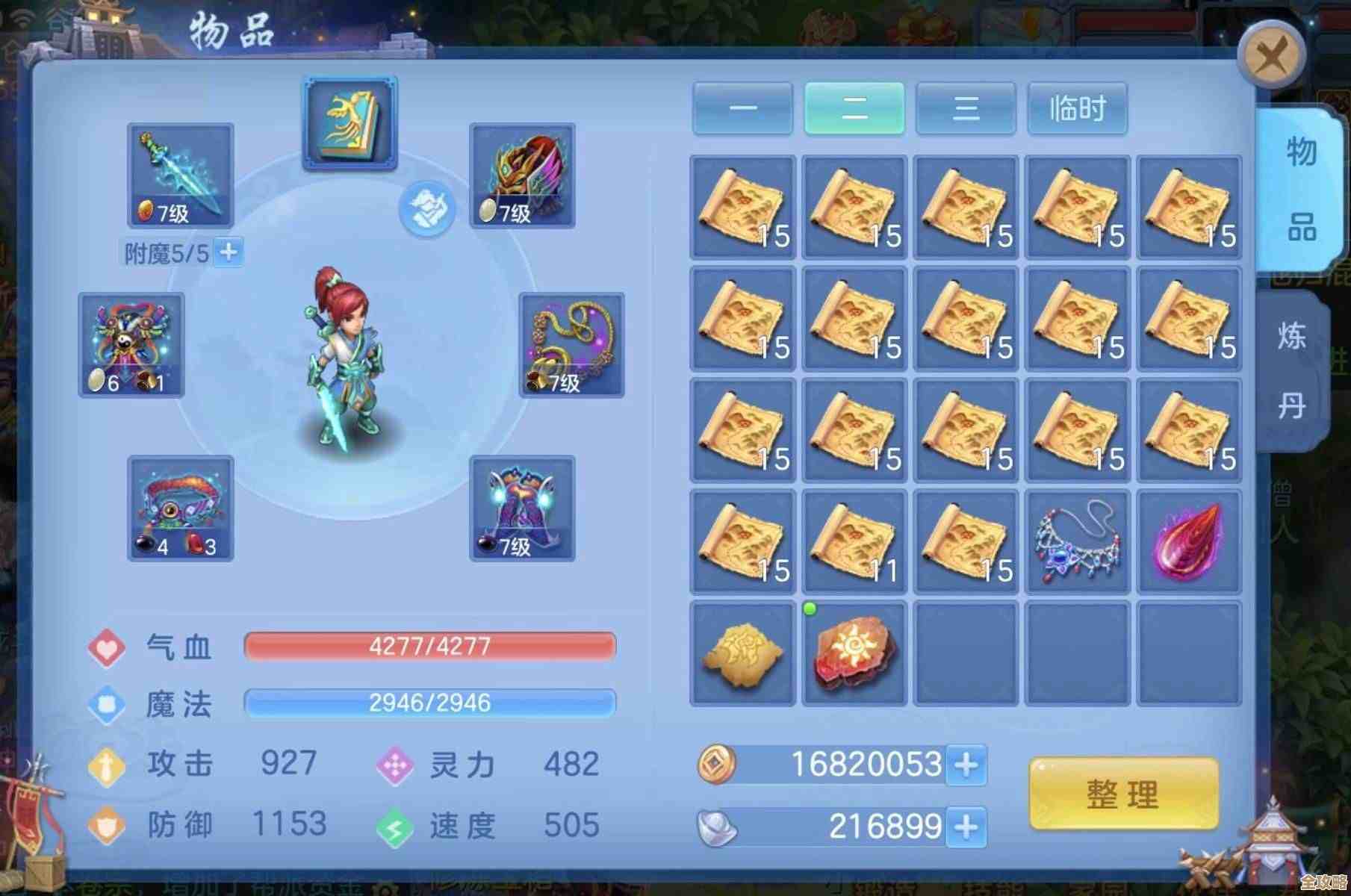Select the equipped boots slot

coord(522,508)
